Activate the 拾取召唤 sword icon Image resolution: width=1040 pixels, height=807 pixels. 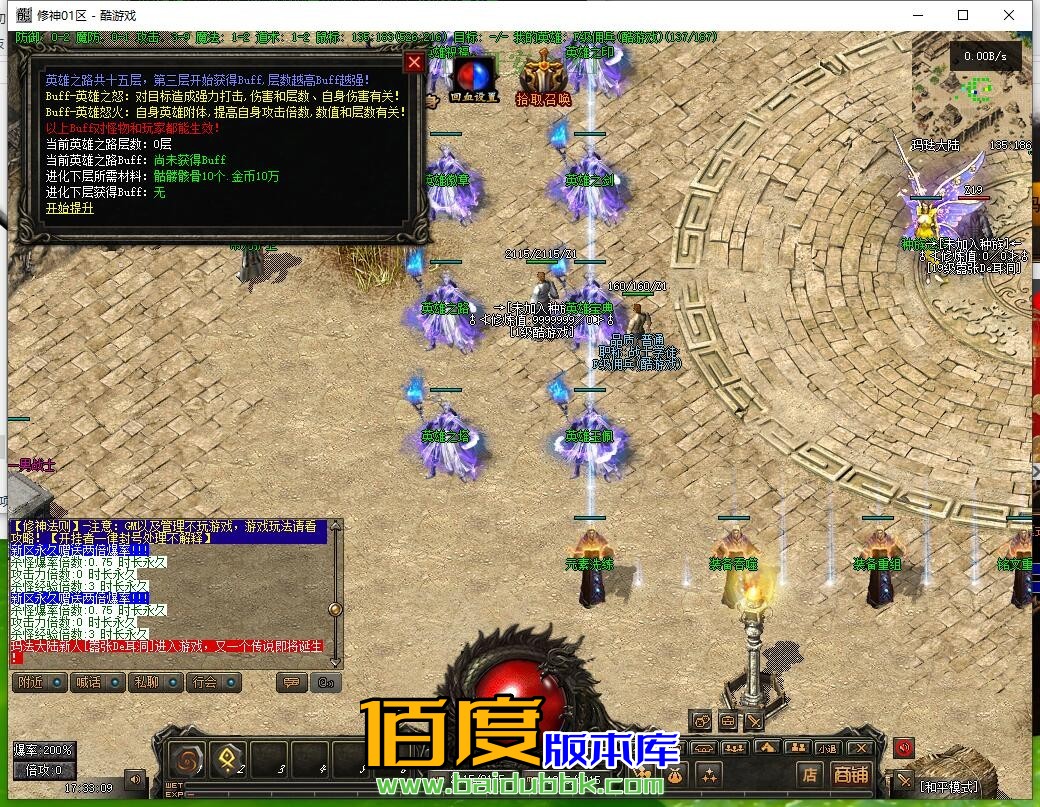(543, 76)
